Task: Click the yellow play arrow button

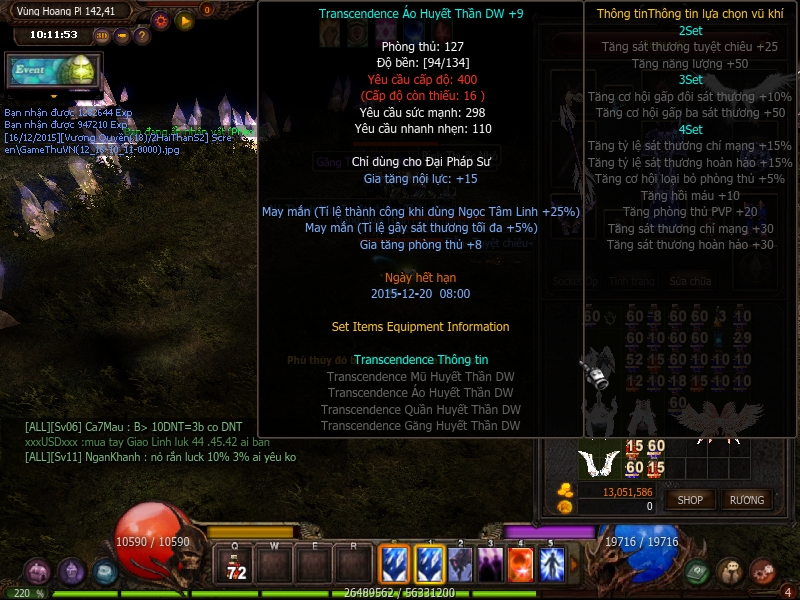Action: (x=184, y=20)
